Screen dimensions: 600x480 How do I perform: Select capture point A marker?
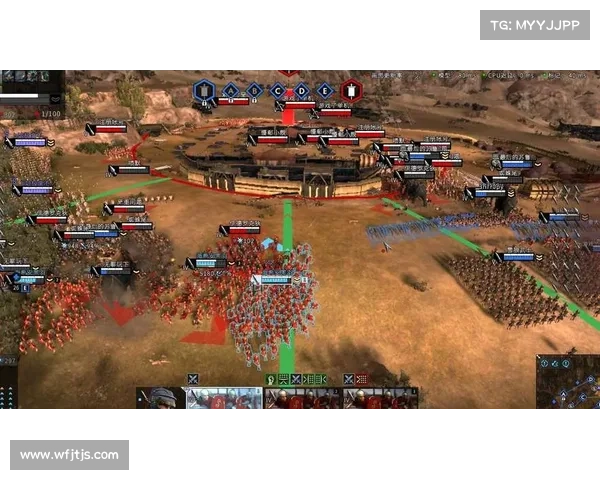pyautogui.click(x=232, y=91)
